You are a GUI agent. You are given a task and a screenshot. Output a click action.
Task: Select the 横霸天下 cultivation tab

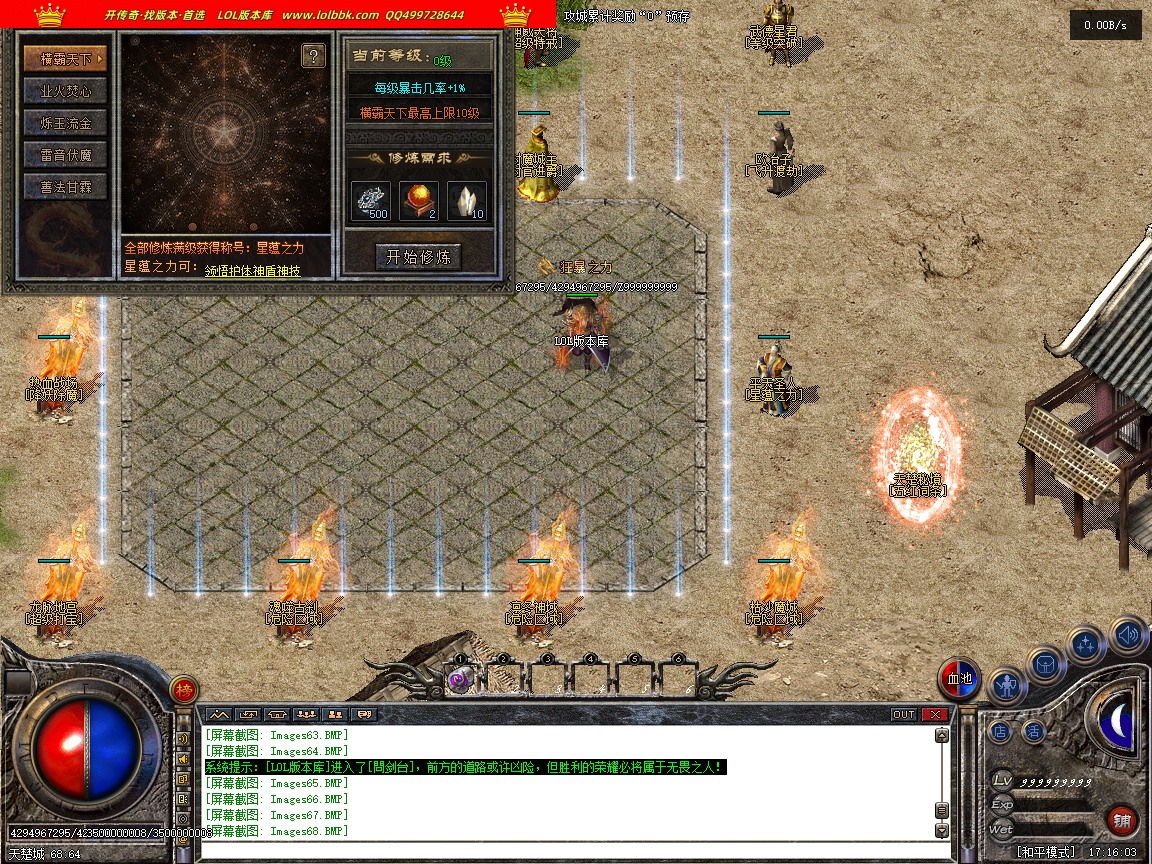(x=65, y=59)
